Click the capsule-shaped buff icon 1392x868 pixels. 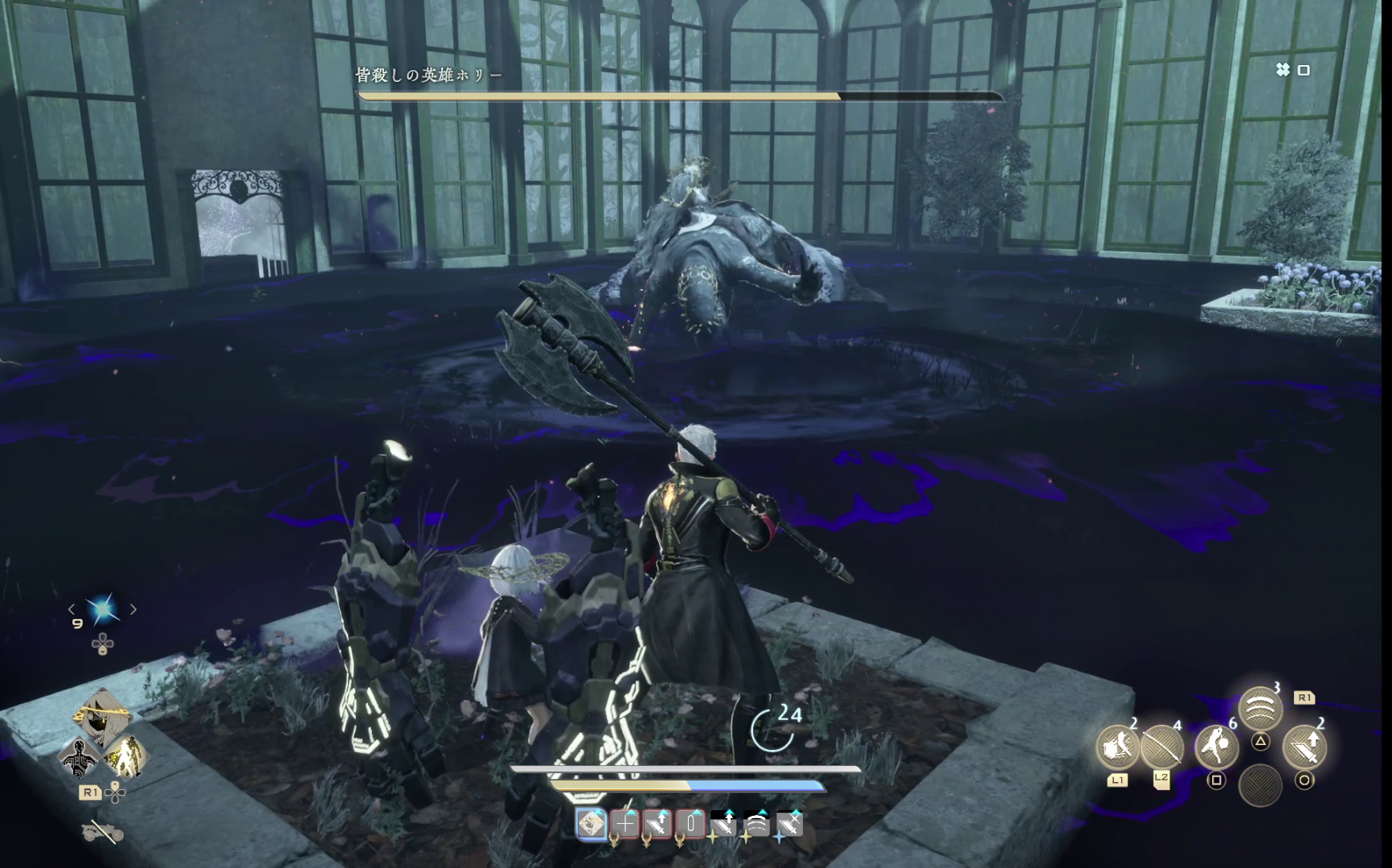pos(690,824)
